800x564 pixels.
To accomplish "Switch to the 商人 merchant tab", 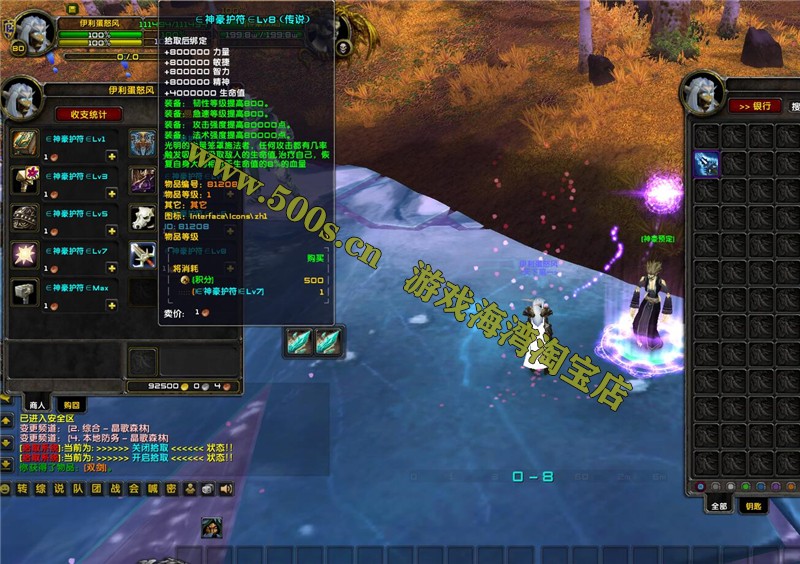I will 38,404.
